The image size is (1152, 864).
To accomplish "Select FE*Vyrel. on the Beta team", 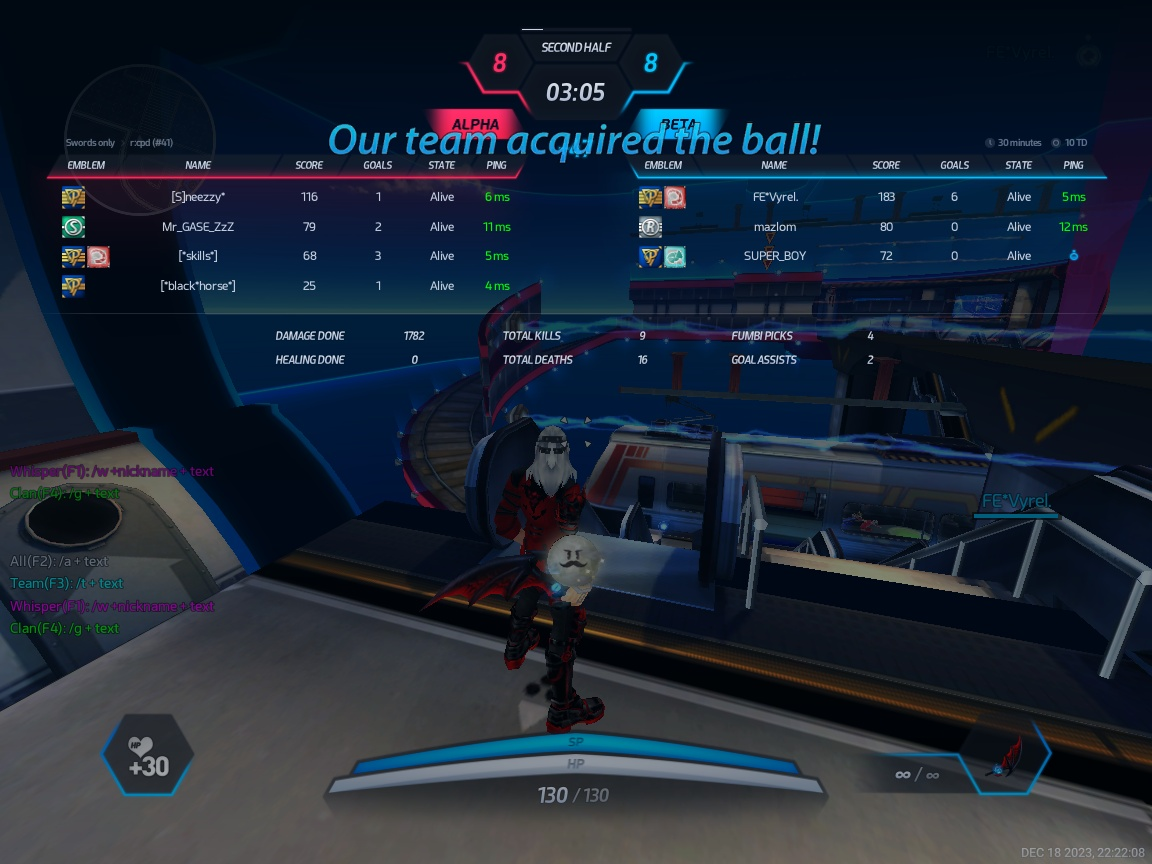I will click(775, 197).
